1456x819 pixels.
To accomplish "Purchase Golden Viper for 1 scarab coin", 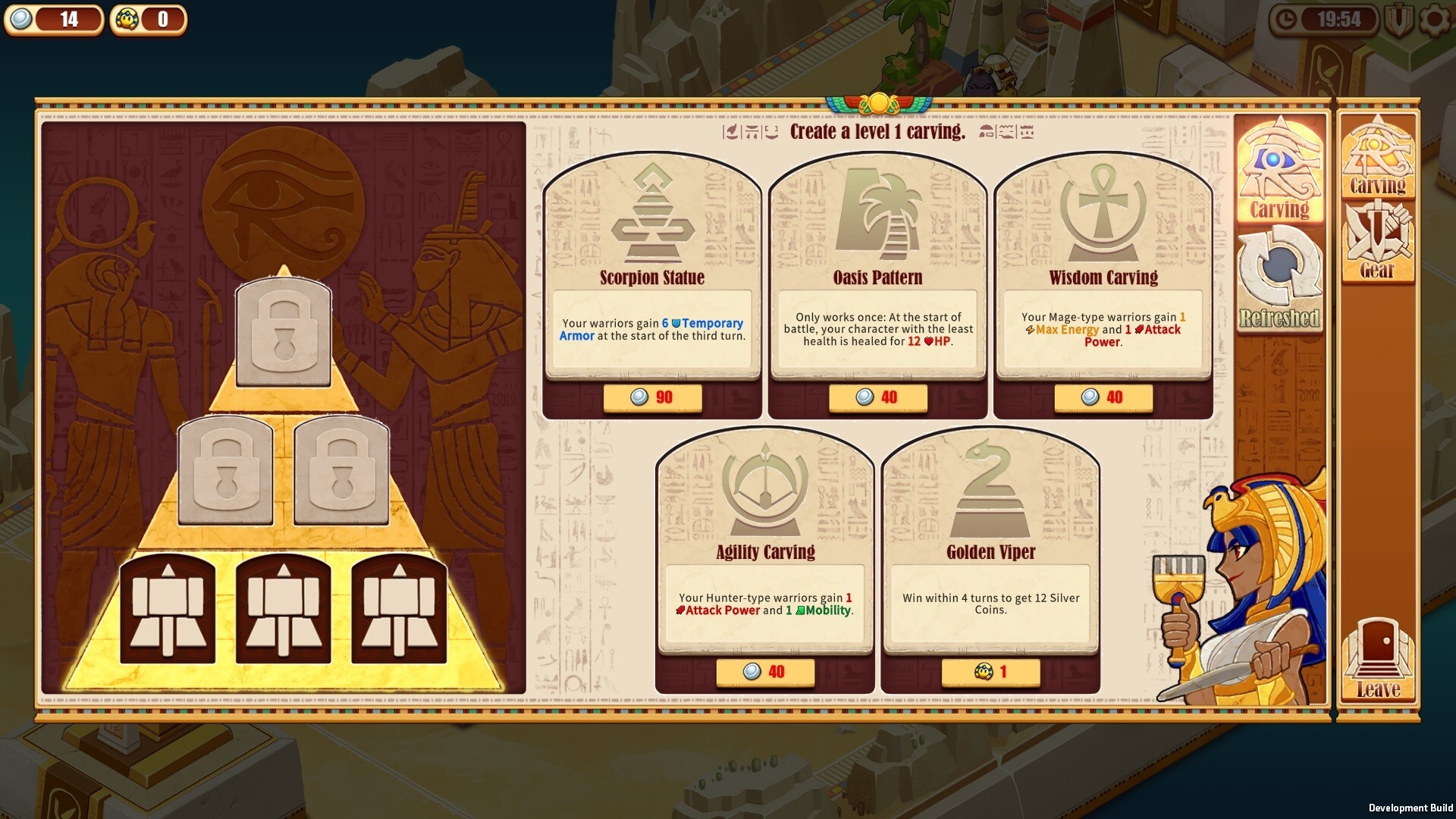I will [990, 671].
